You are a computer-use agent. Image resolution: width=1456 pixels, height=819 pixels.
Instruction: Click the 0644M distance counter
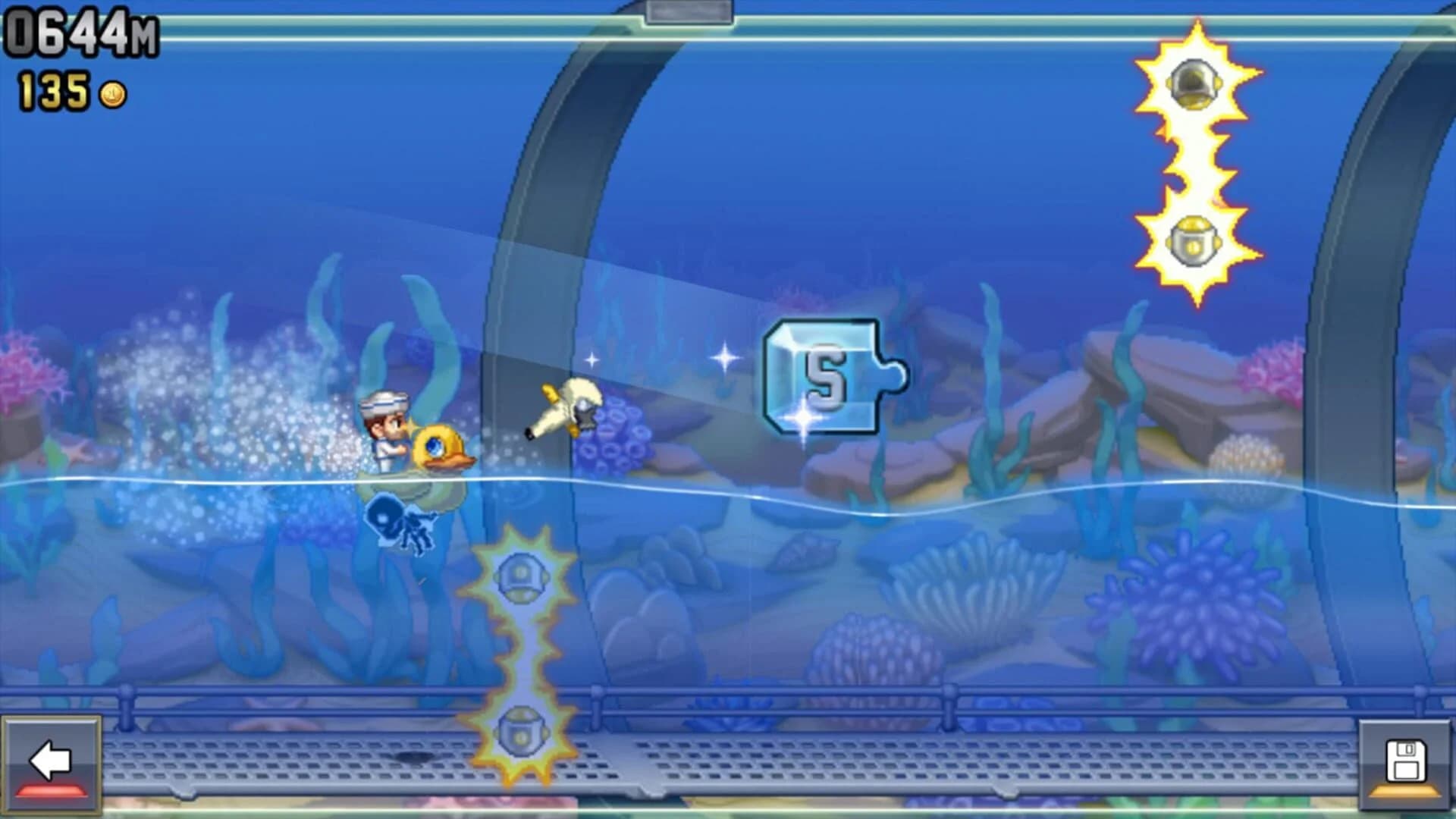tap(80, 30)
